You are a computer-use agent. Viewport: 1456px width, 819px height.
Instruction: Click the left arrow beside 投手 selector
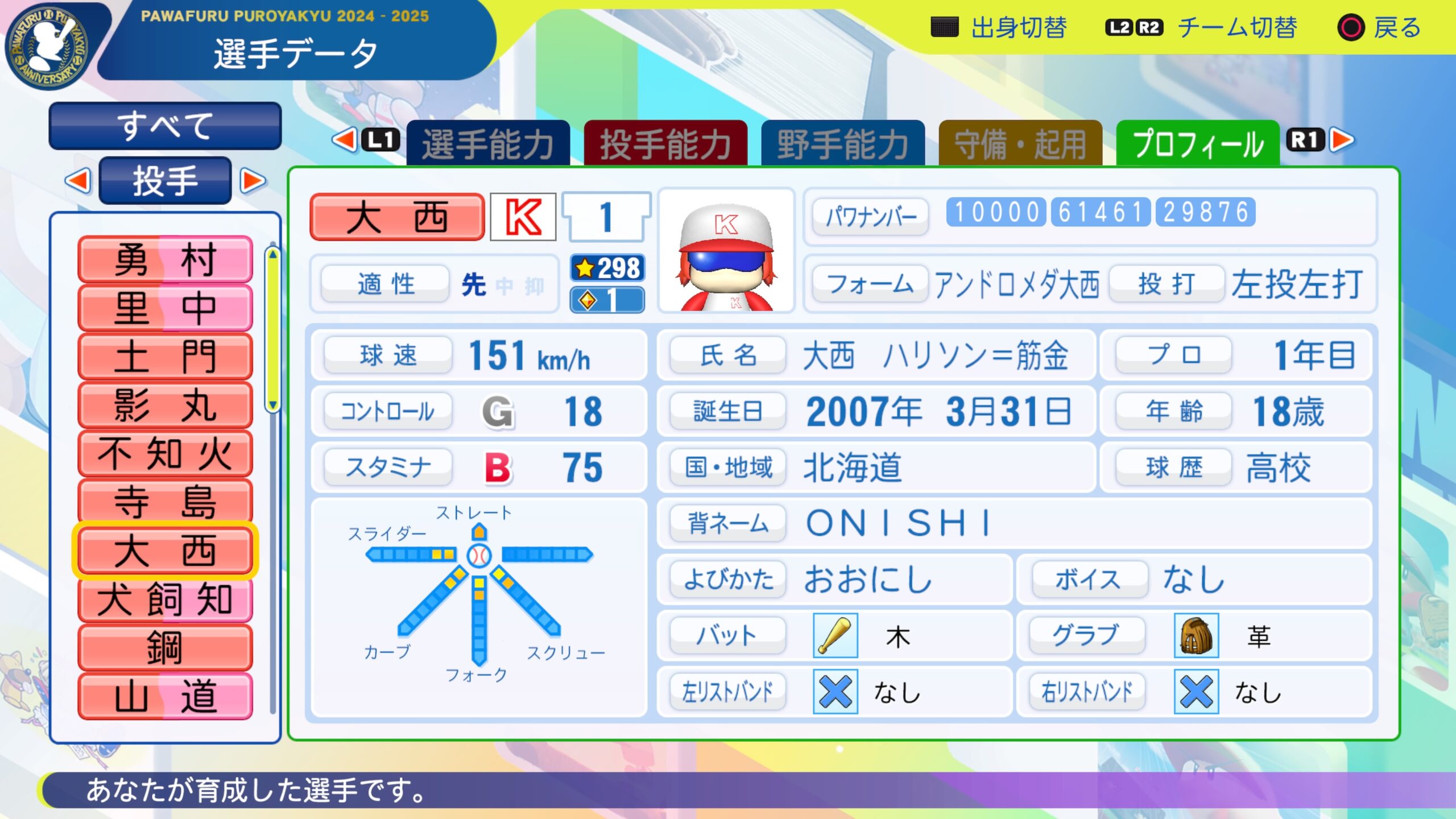[78, 181]
